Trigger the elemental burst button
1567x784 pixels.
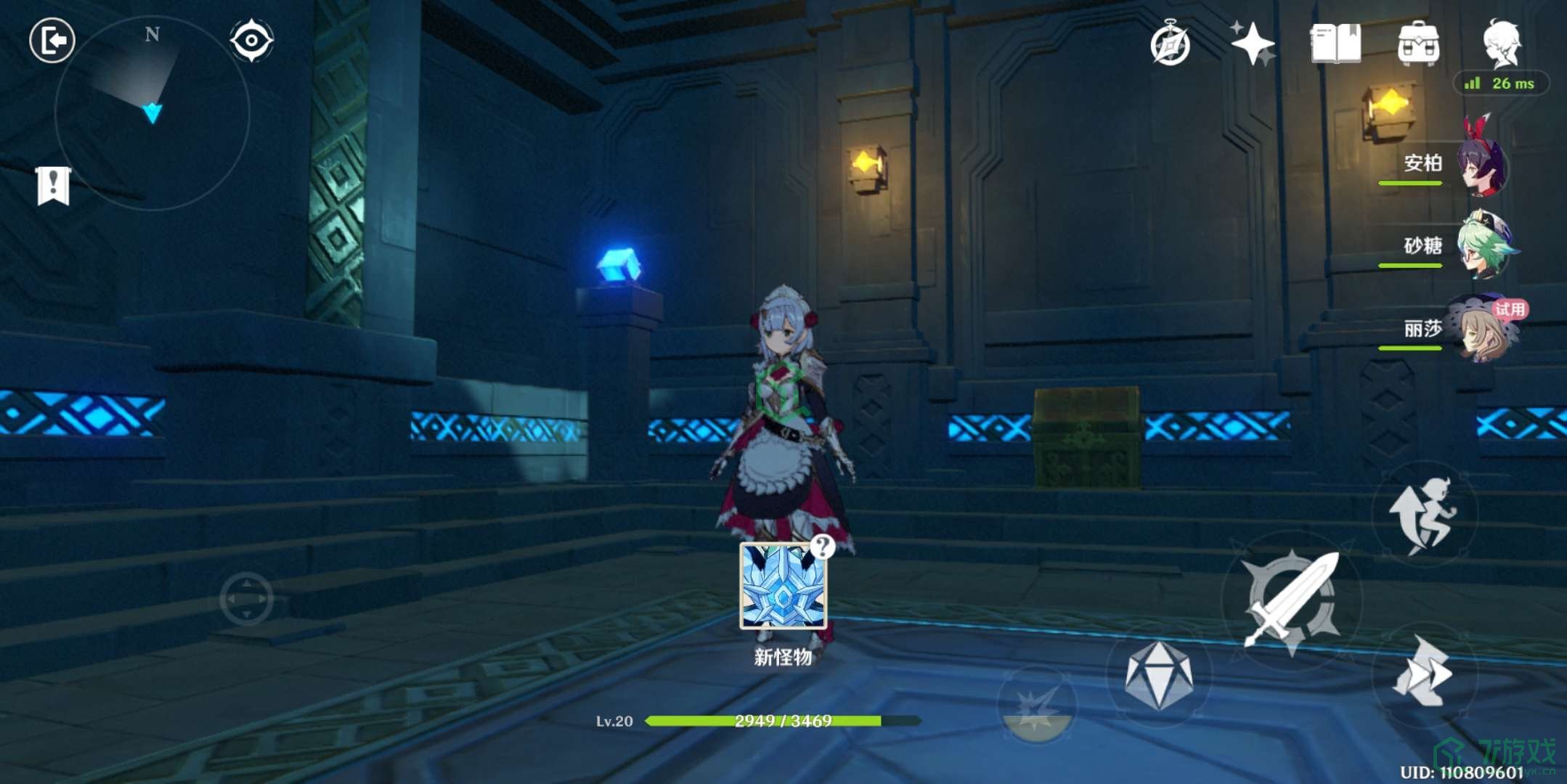1037,704
